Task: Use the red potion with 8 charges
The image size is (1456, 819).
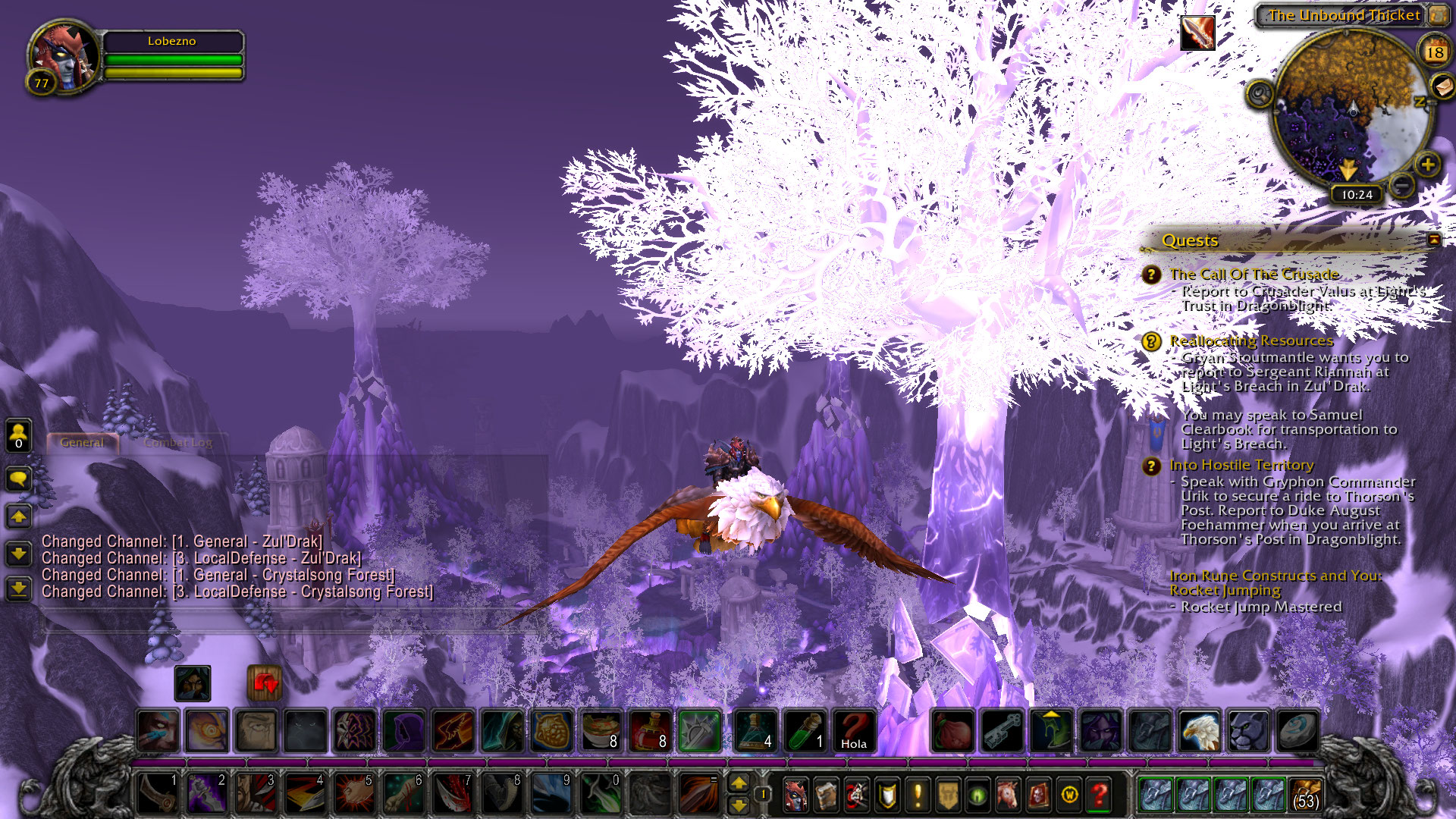Action: [x=650, y=731]
